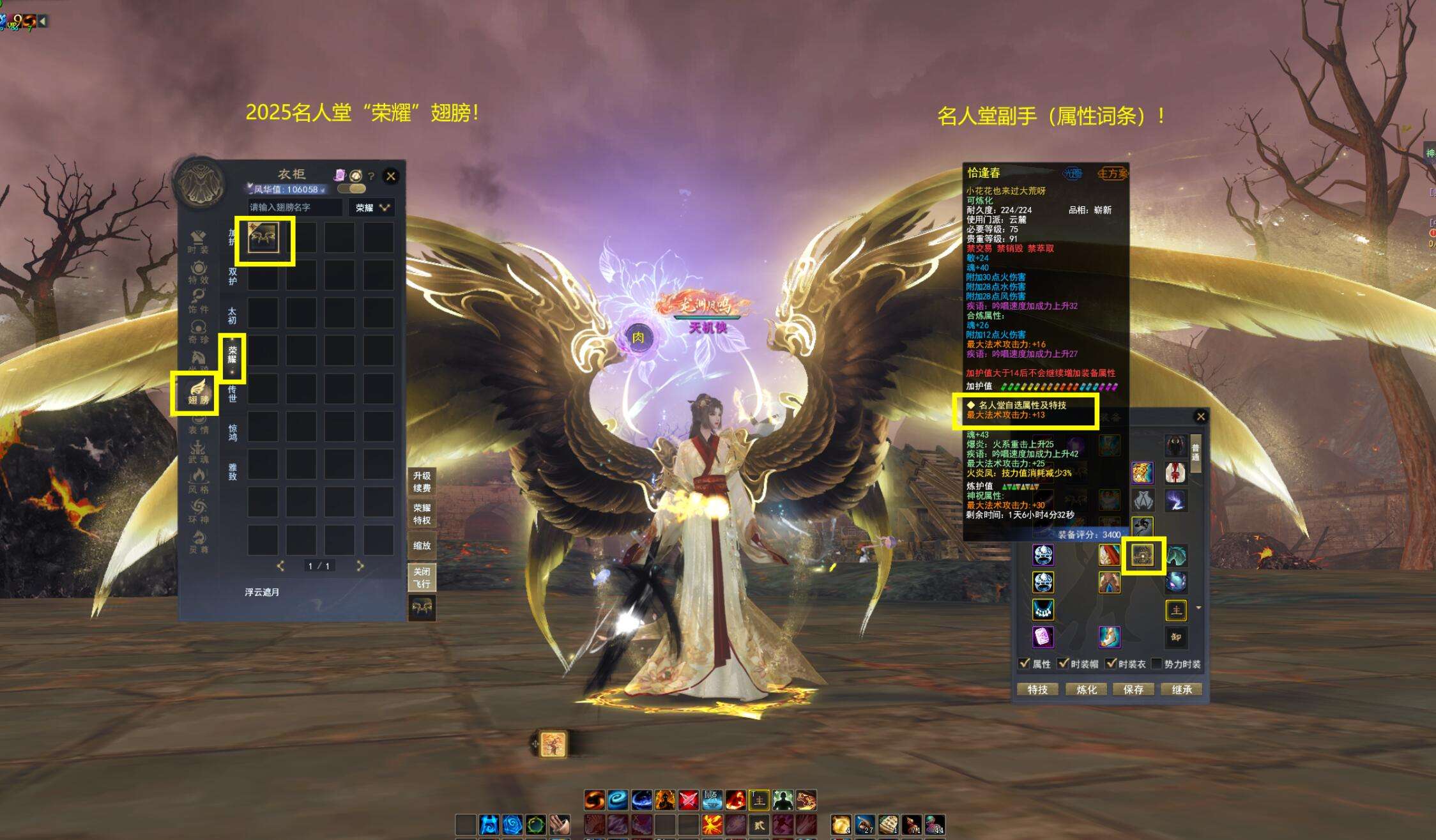Open the 时装 costume section

click(x=199, y=242)
